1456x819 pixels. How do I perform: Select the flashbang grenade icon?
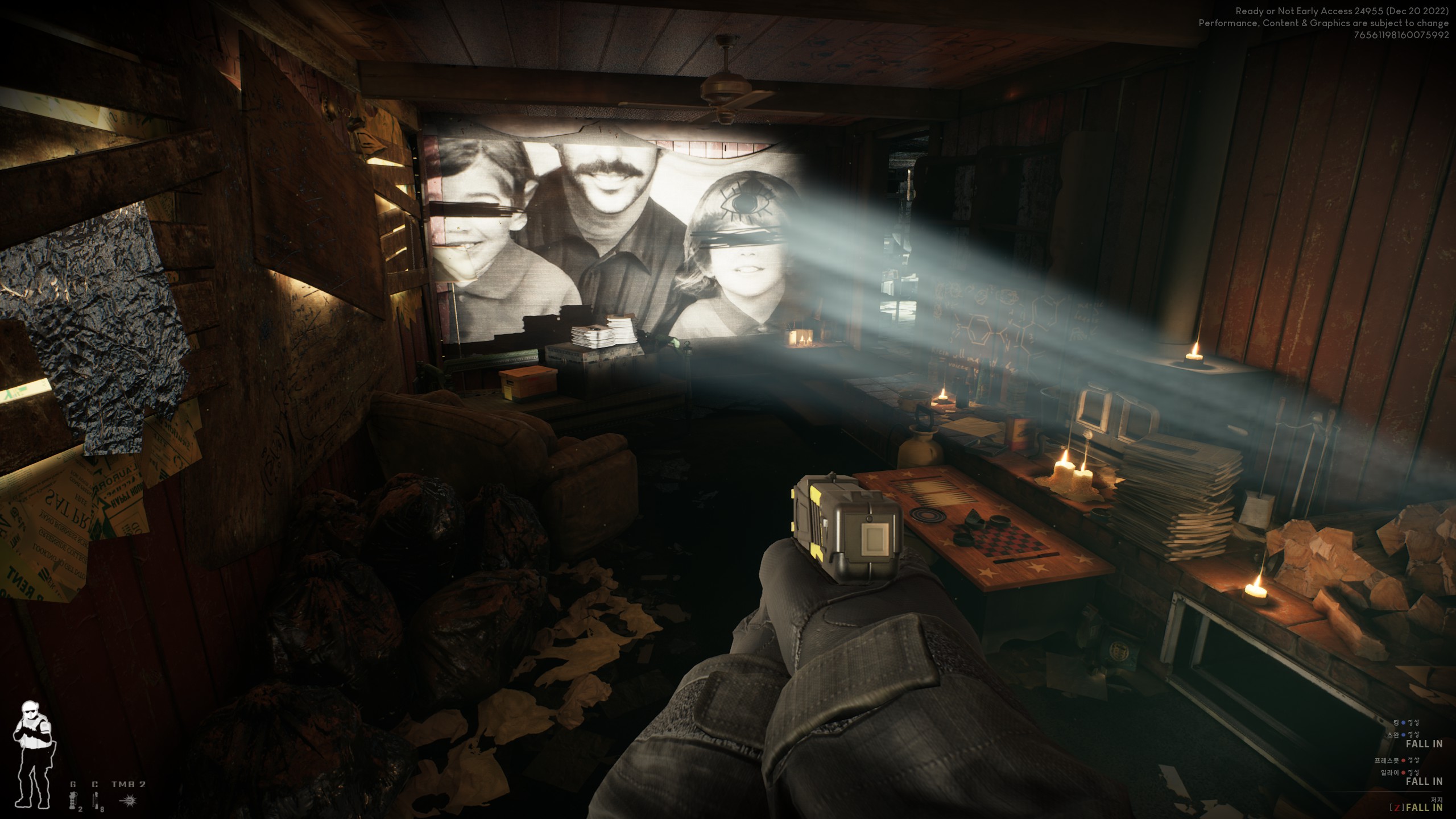[73, 801]
